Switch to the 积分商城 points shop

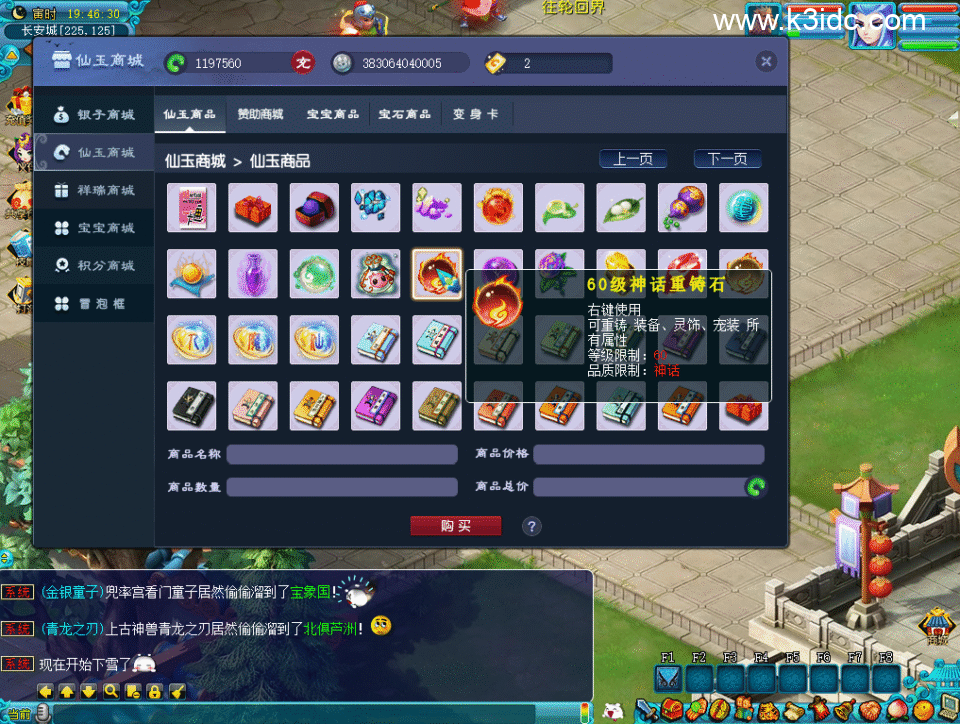click(x=95, y=266)
